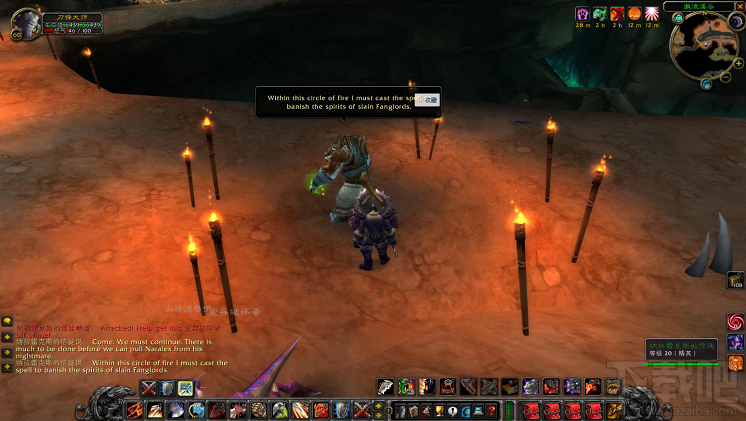Select the red dragon buff icon

pyautogui.click(x=617, y=13)
